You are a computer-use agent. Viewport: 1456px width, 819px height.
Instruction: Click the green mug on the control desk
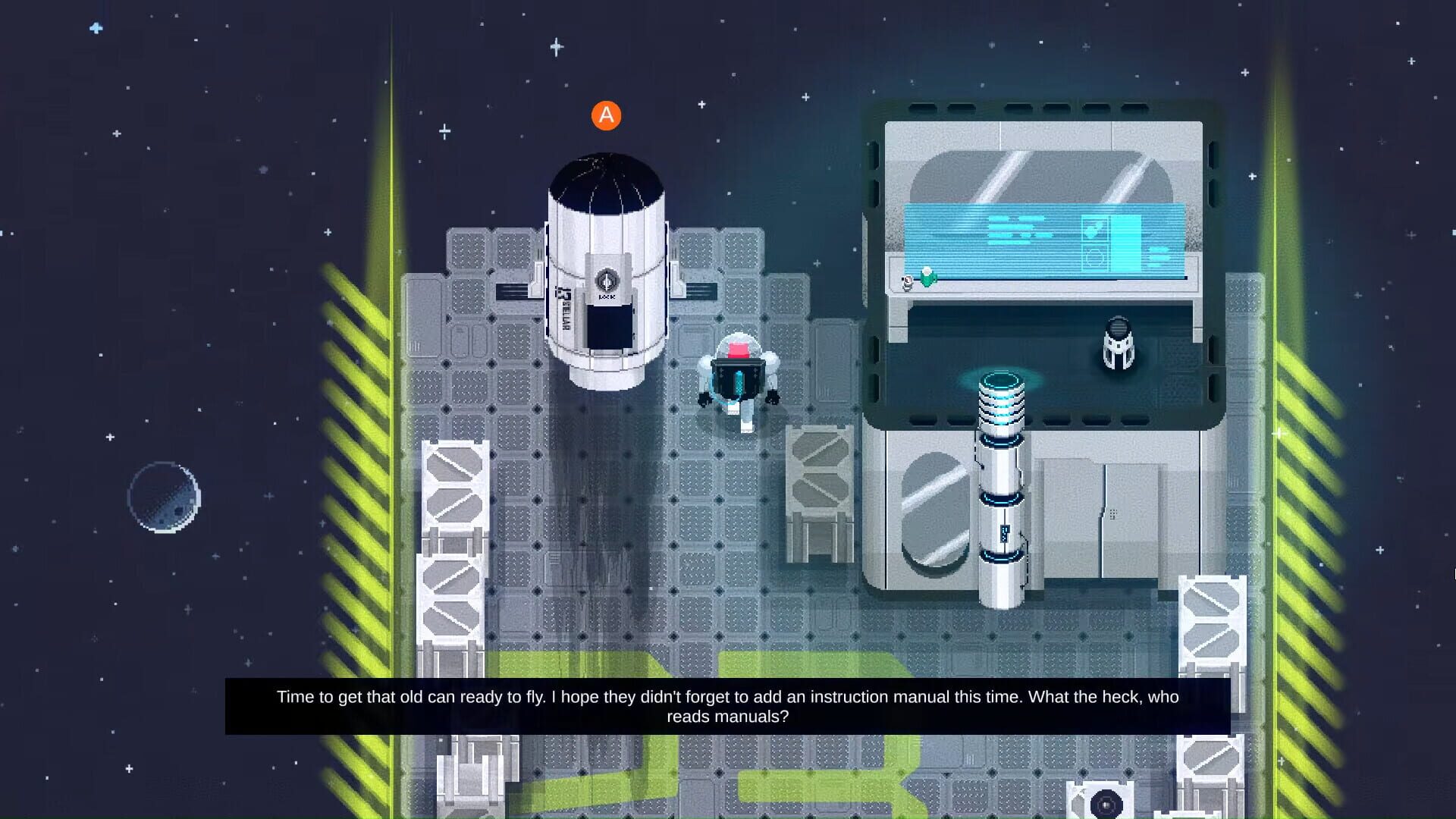pos(928,278)
